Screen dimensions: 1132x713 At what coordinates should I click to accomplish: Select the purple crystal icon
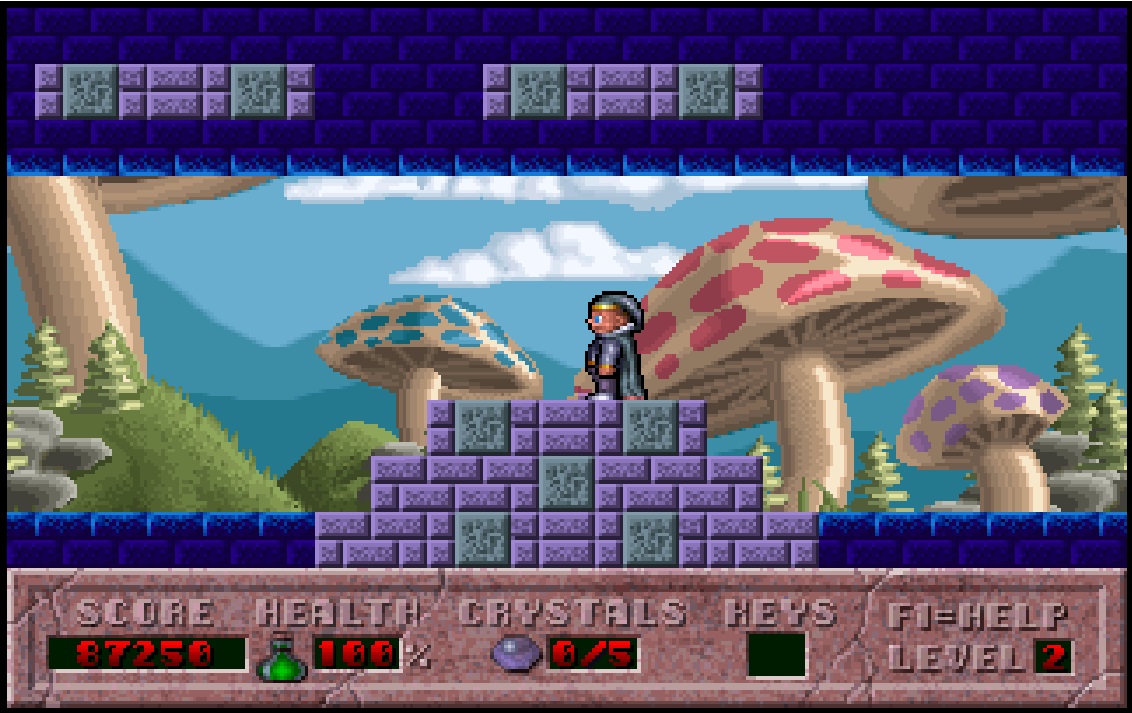click(516, 655)
